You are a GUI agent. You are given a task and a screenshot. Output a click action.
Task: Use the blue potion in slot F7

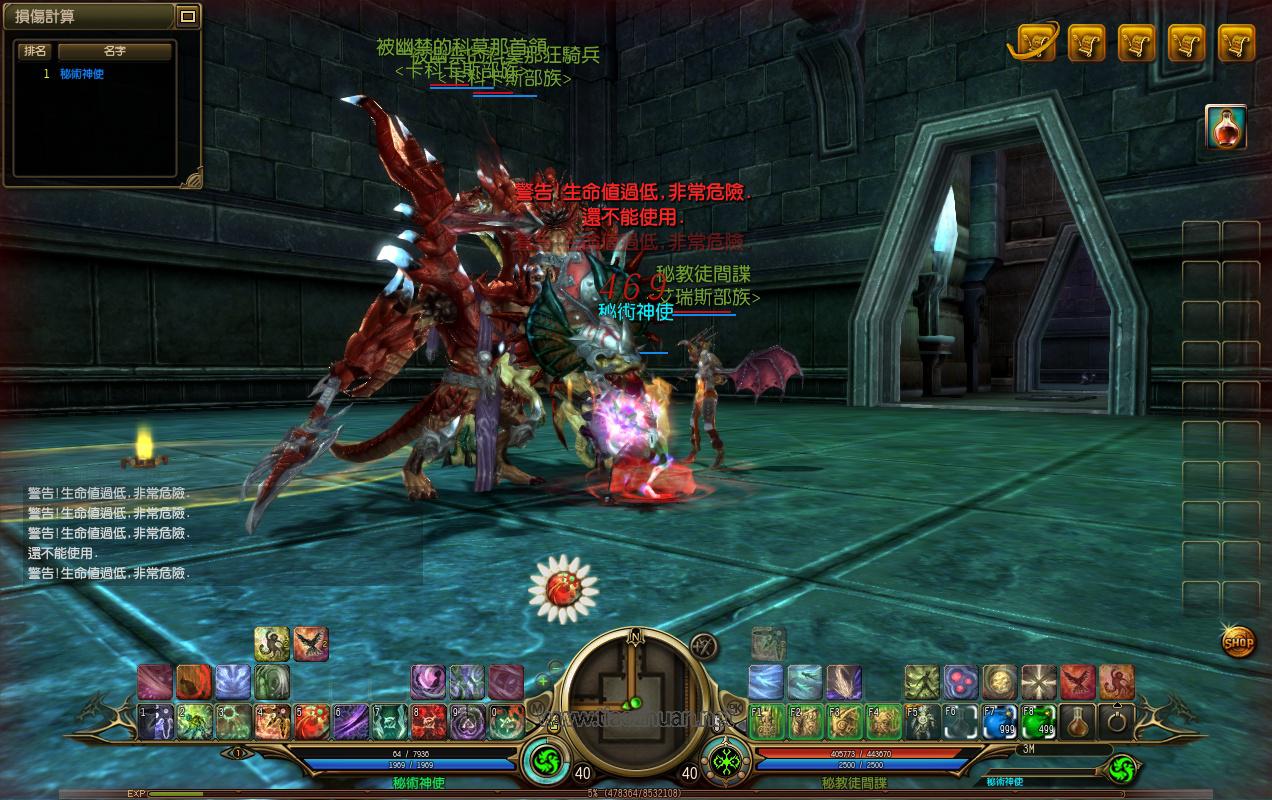click(1000, 721)
